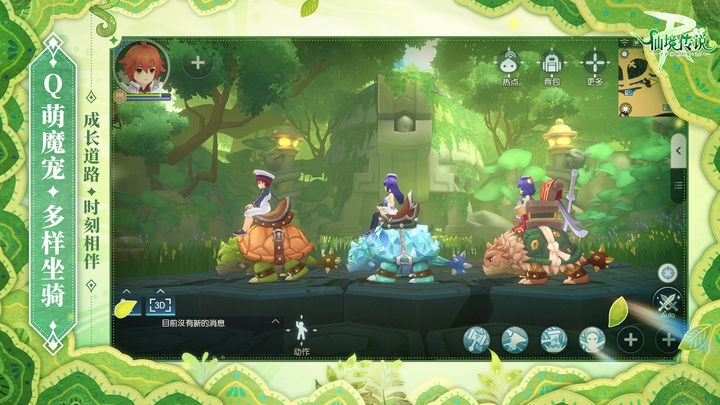
Task: Expand the side panel arrow tab
Action: [678, 149]
